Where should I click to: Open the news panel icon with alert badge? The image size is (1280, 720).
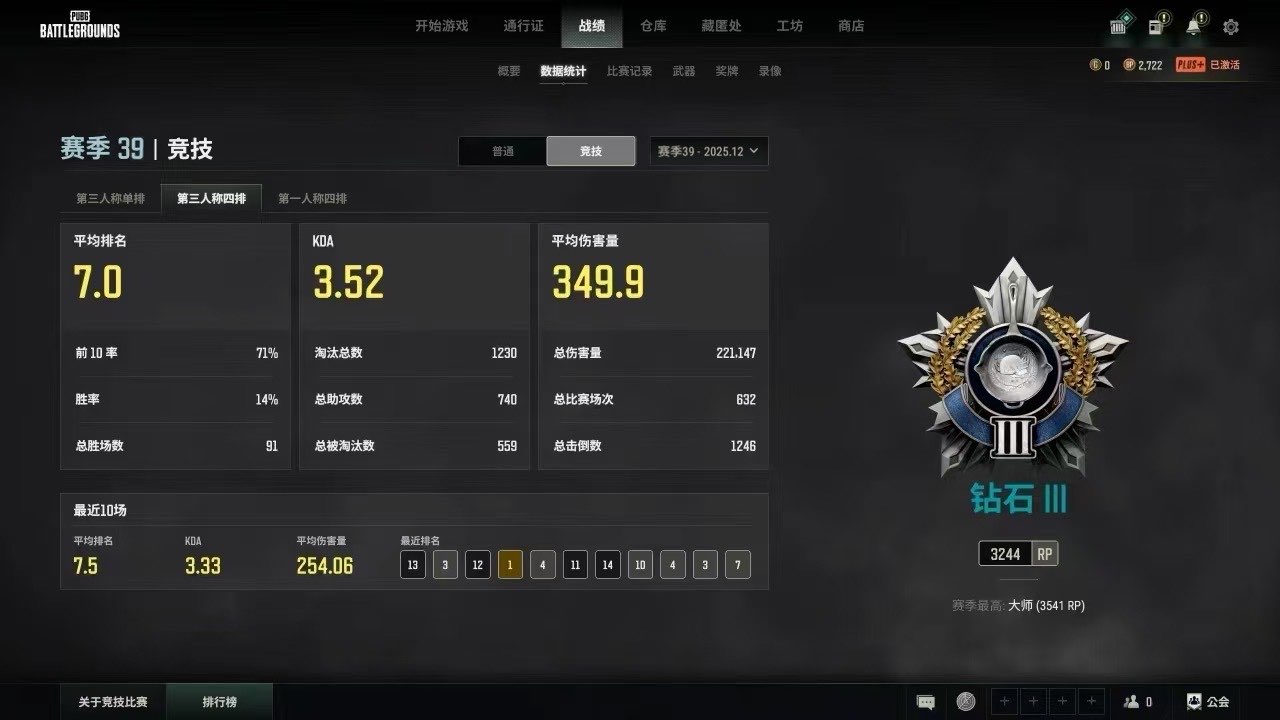point(1155,27)
